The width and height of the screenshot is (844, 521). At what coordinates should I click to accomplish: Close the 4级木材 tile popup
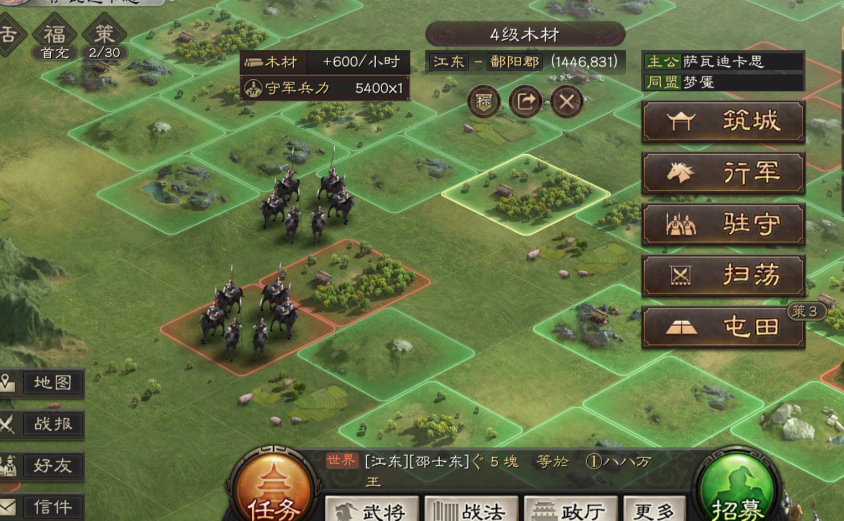(566, 100)
